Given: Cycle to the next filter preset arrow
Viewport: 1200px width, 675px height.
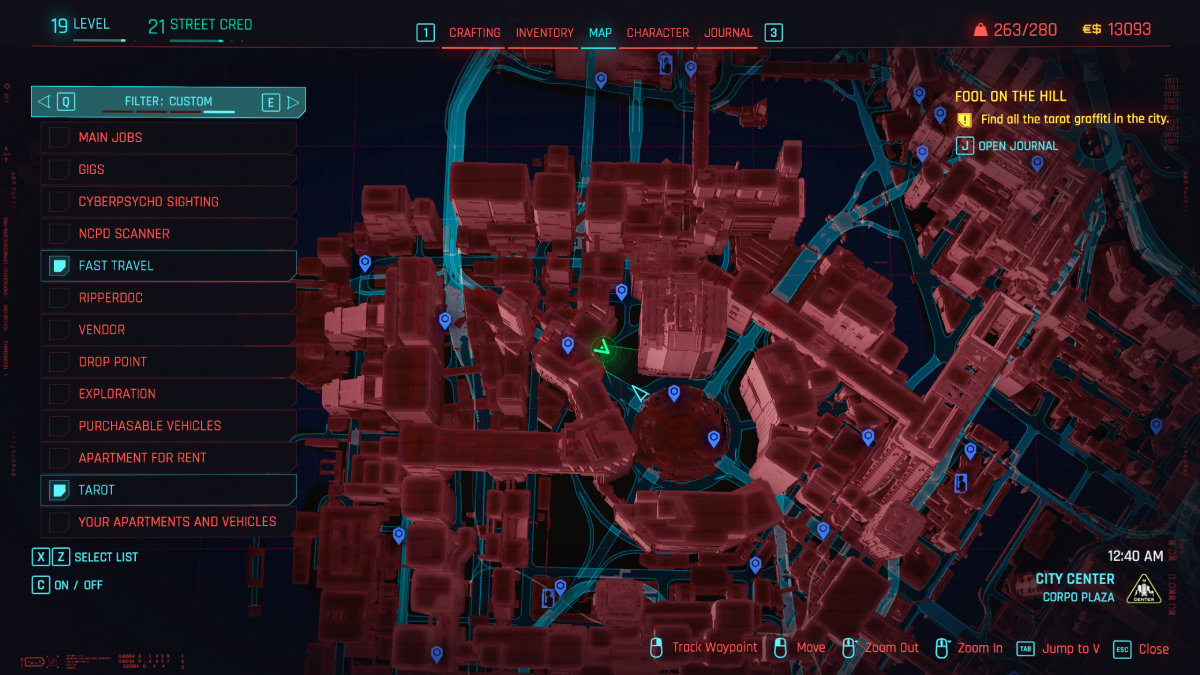Looking at the screenshot, I should click(x=293, y=101).
